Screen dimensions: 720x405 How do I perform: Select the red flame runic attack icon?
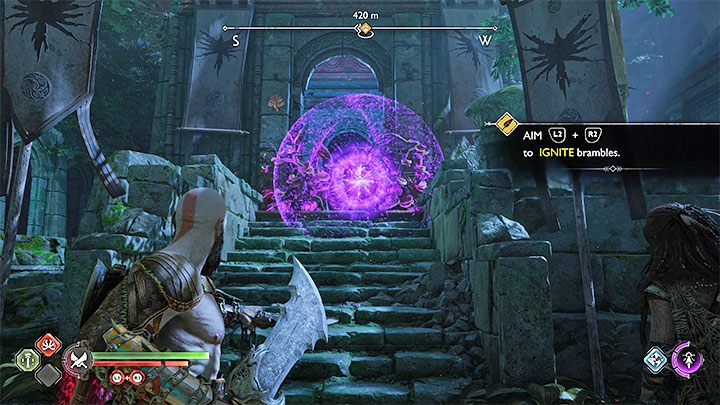tap(45, 346)
